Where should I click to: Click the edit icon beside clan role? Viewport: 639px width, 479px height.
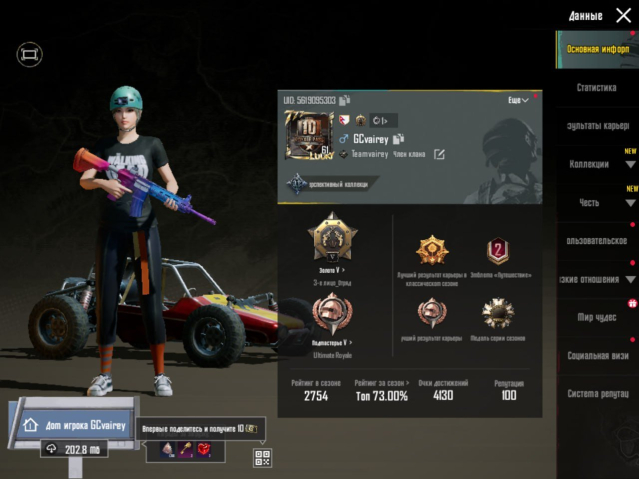tap(438, 154)
